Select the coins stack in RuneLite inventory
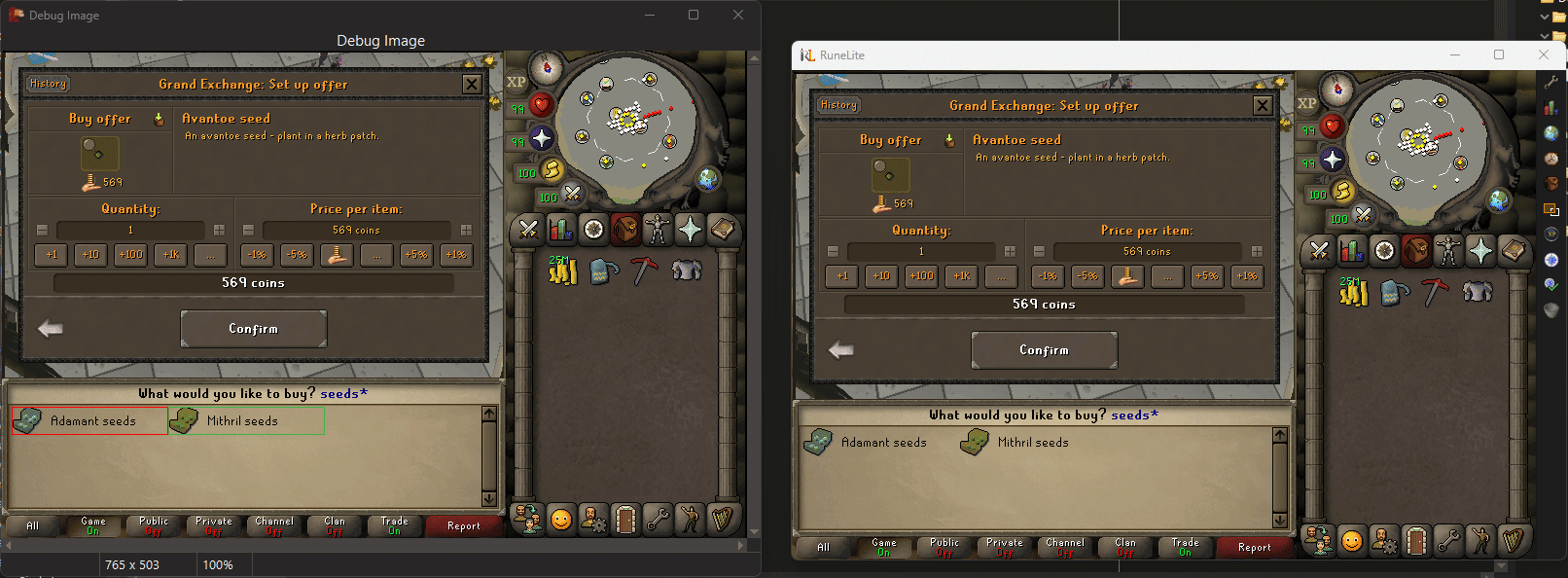This screenshot has width=1568, height=578. [1353, 292]
